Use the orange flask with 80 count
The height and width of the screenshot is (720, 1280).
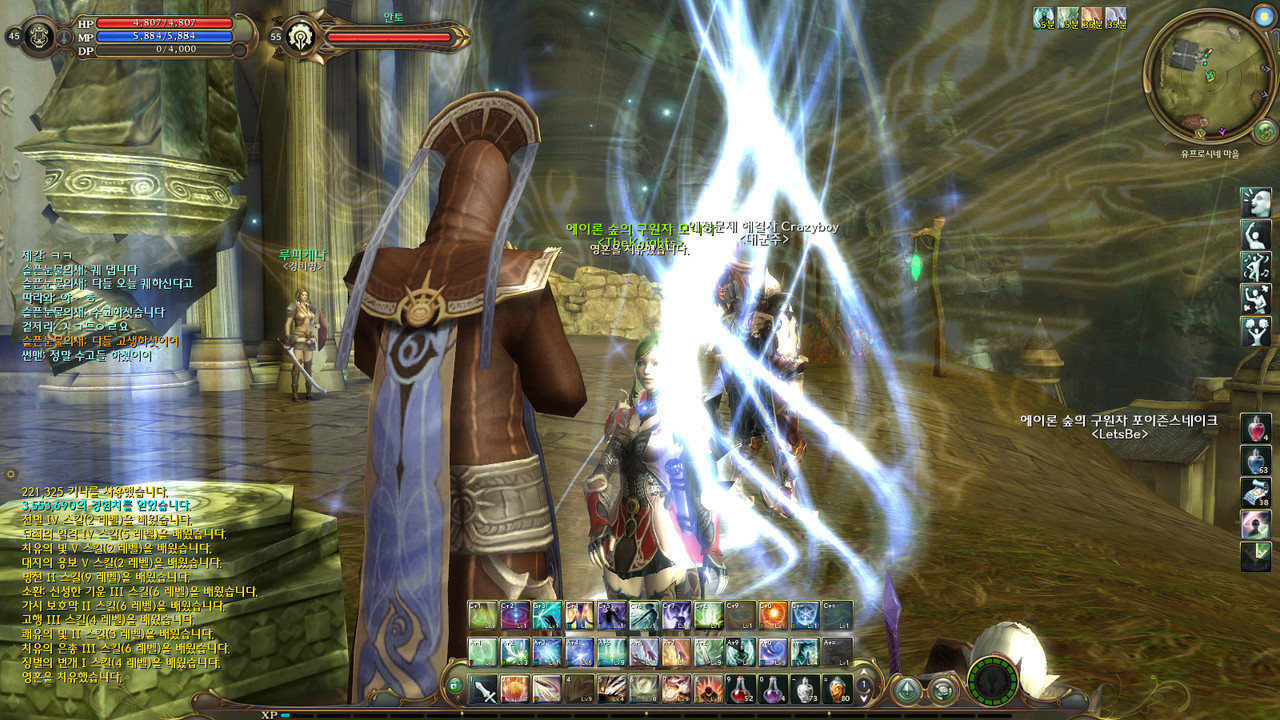[x=837, y=688]
